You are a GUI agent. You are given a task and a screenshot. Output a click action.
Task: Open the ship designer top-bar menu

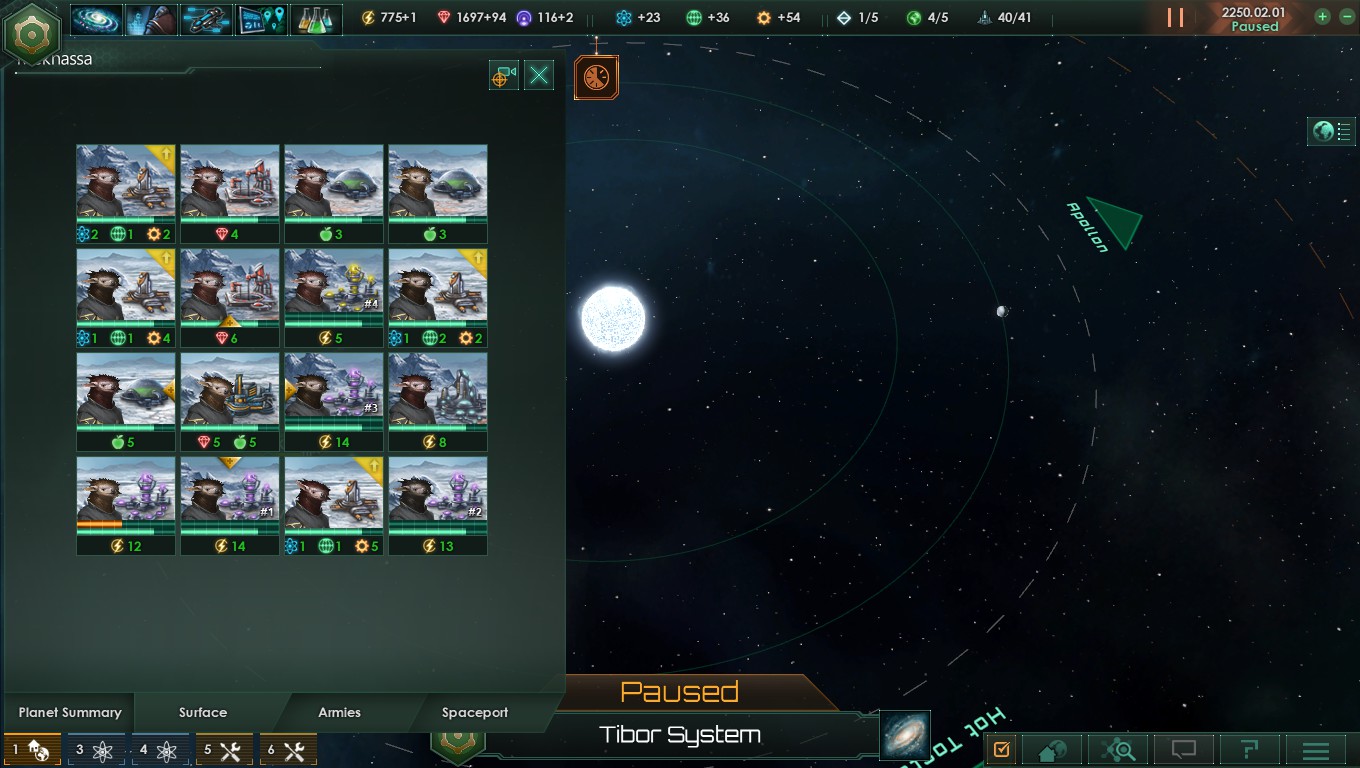point(207,18)
